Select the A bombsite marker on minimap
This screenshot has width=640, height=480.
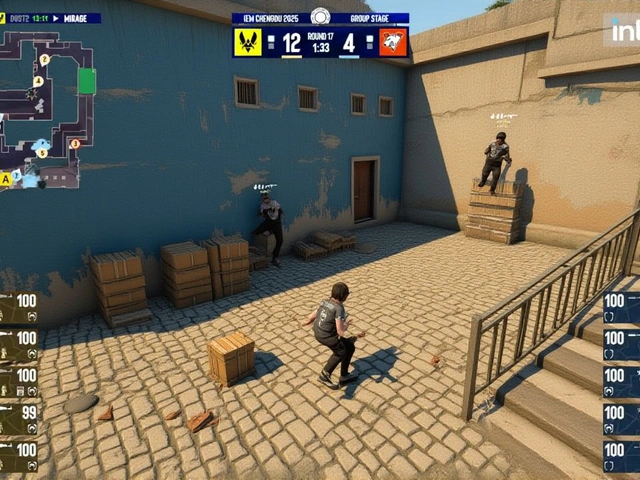click(x=6, y=179)
